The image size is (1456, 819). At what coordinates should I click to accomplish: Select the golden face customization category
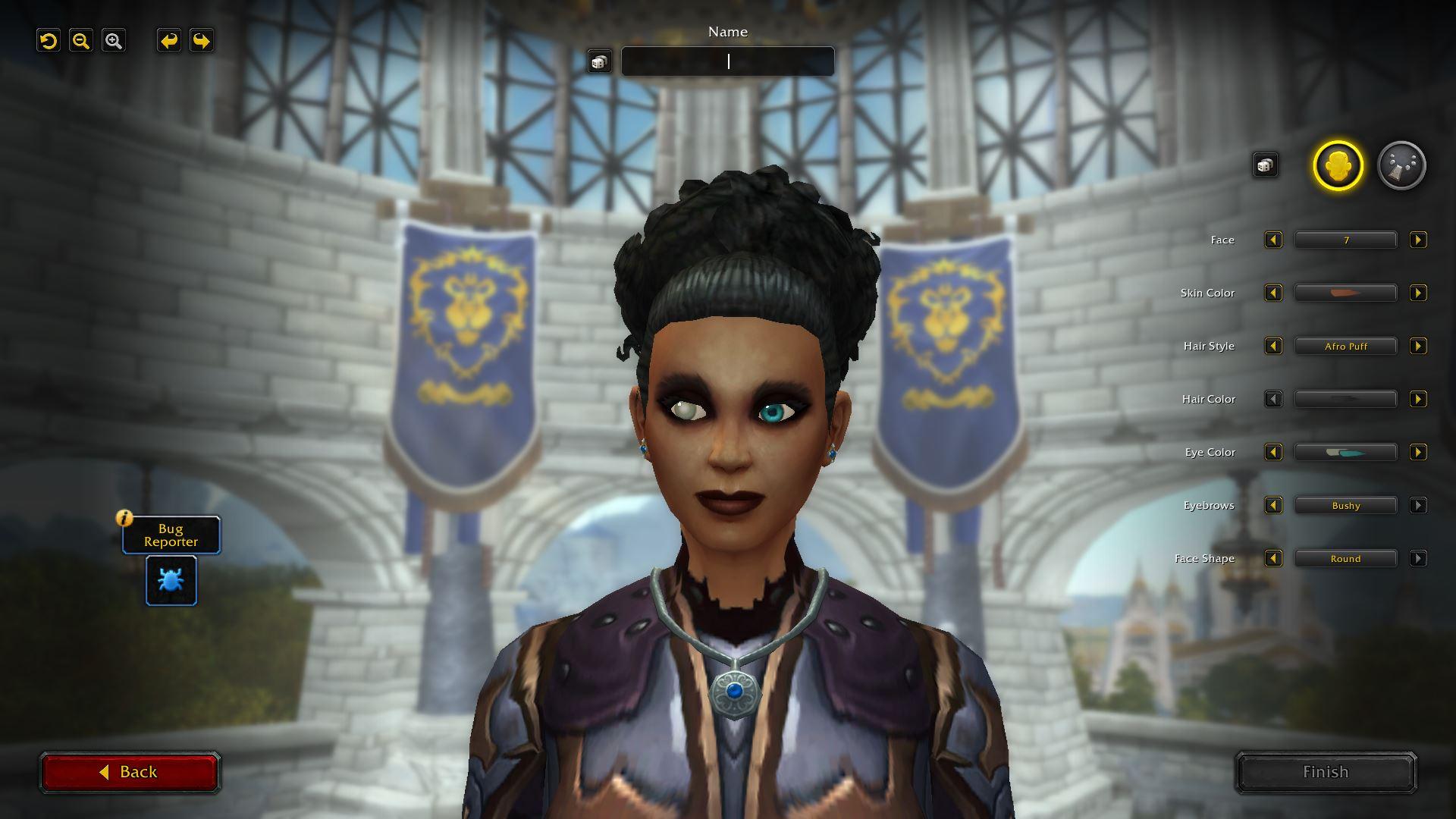1338,165
